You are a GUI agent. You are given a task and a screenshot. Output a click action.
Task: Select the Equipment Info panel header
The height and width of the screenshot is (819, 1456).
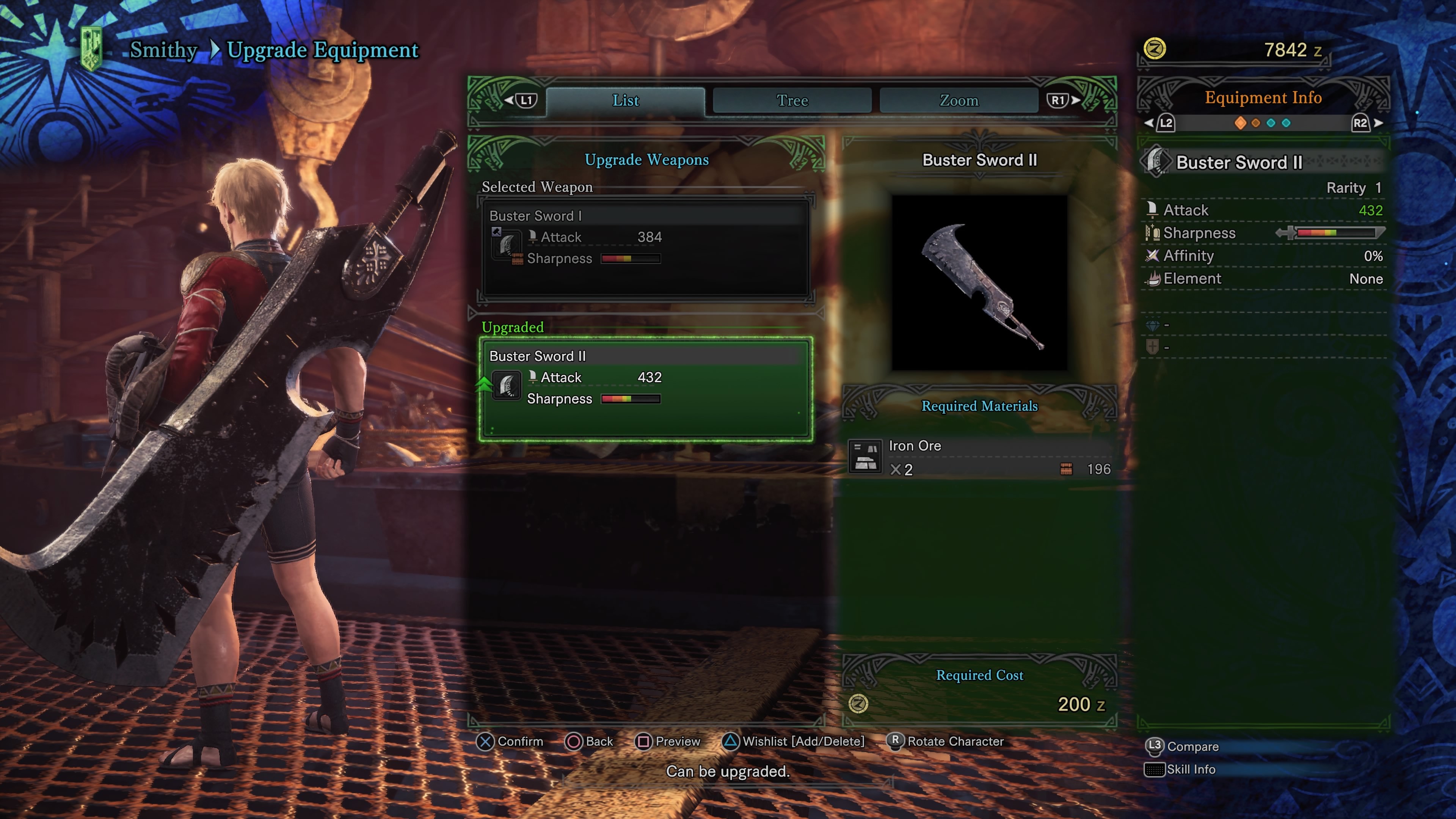coord(1263,98)
